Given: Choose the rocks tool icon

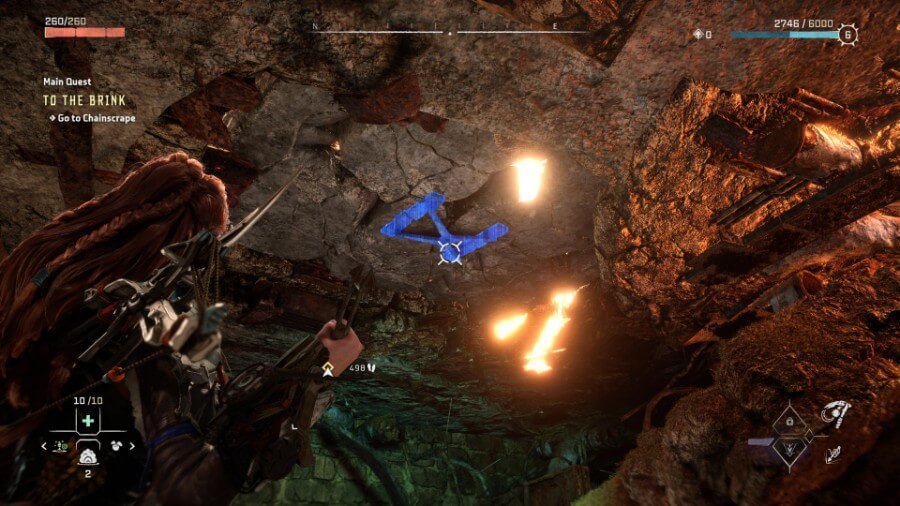Looking at the screenshot, I should [x=113, y=446].
